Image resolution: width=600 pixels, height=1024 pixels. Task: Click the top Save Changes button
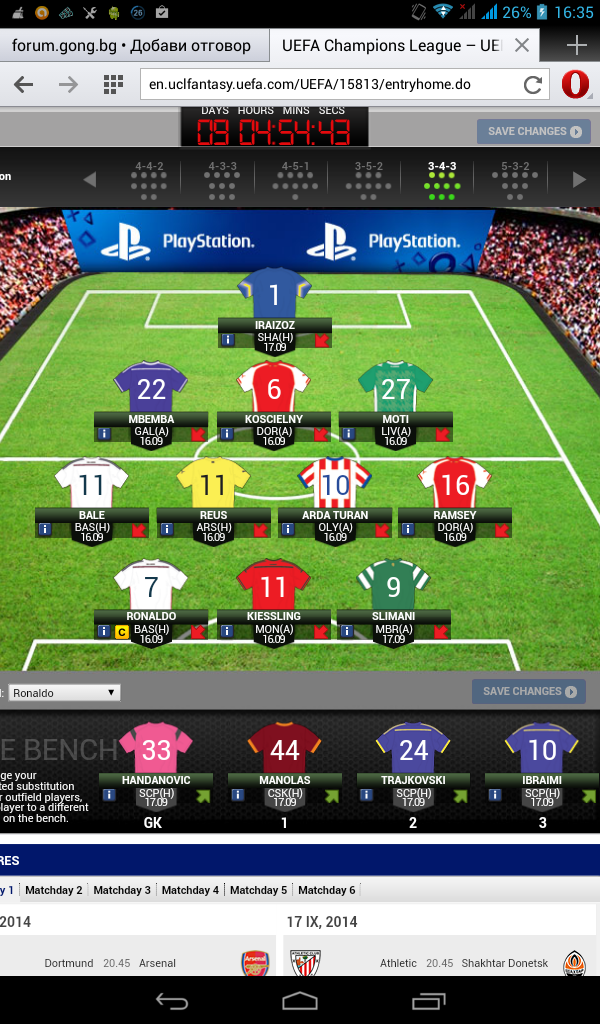click(534, 131)
